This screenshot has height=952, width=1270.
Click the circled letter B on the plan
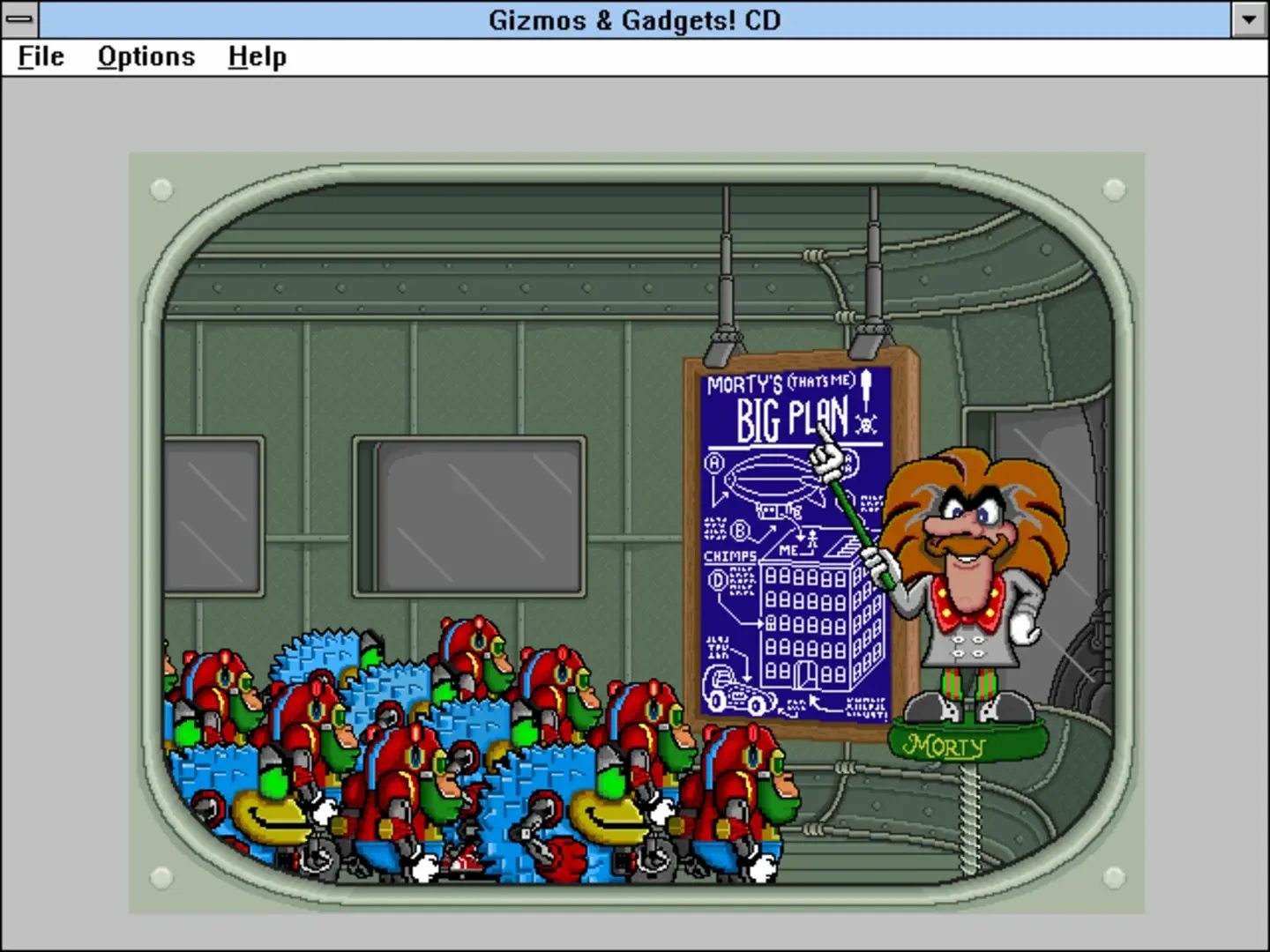739,530
